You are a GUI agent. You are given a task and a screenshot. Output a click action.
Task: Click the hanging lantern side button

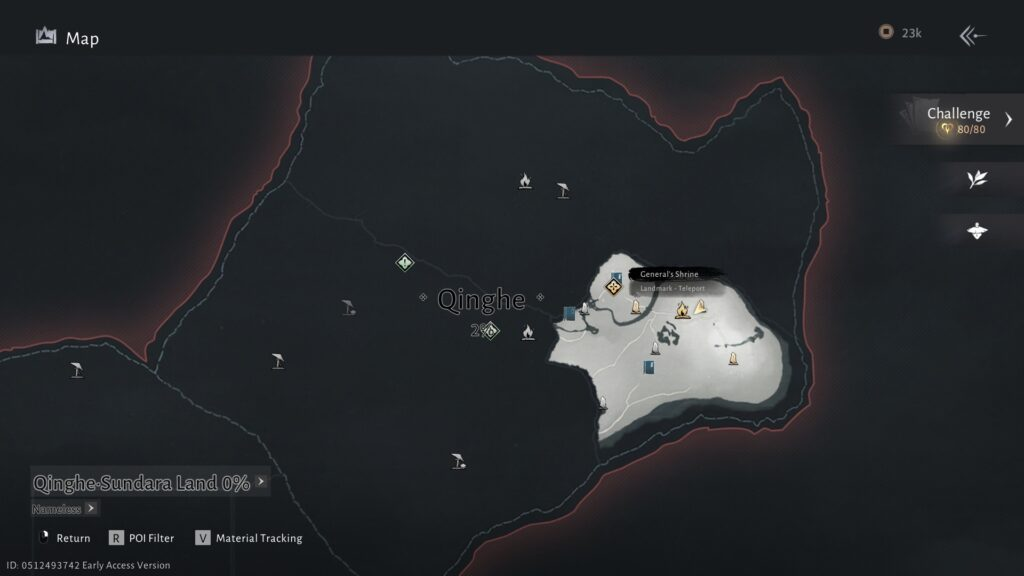[977, 230]
